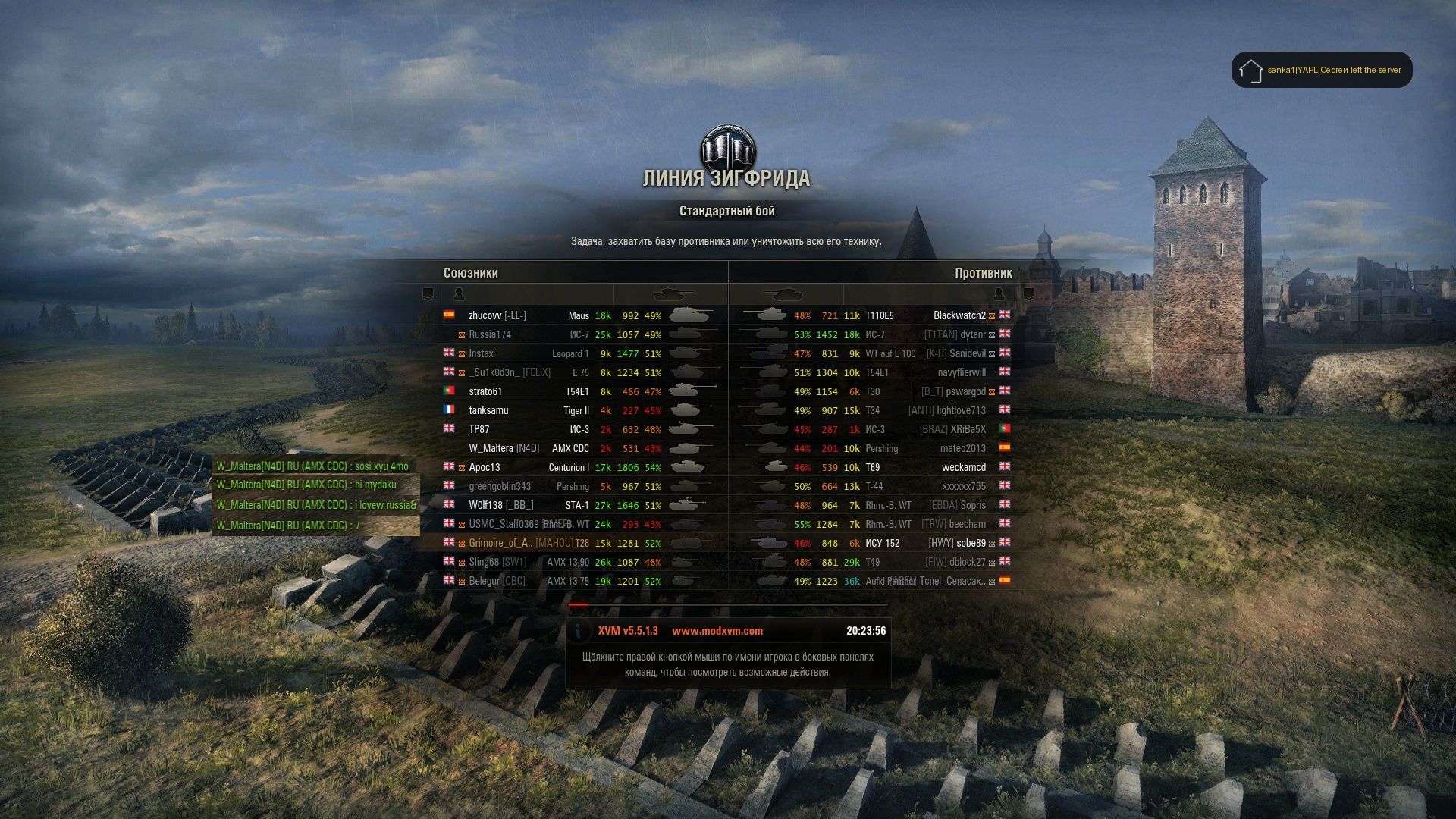Choose ally Instax in the Leopard 1
The width and height of the screenshot is (1456, 819).
pyautogui.click(x=481, y=353)
